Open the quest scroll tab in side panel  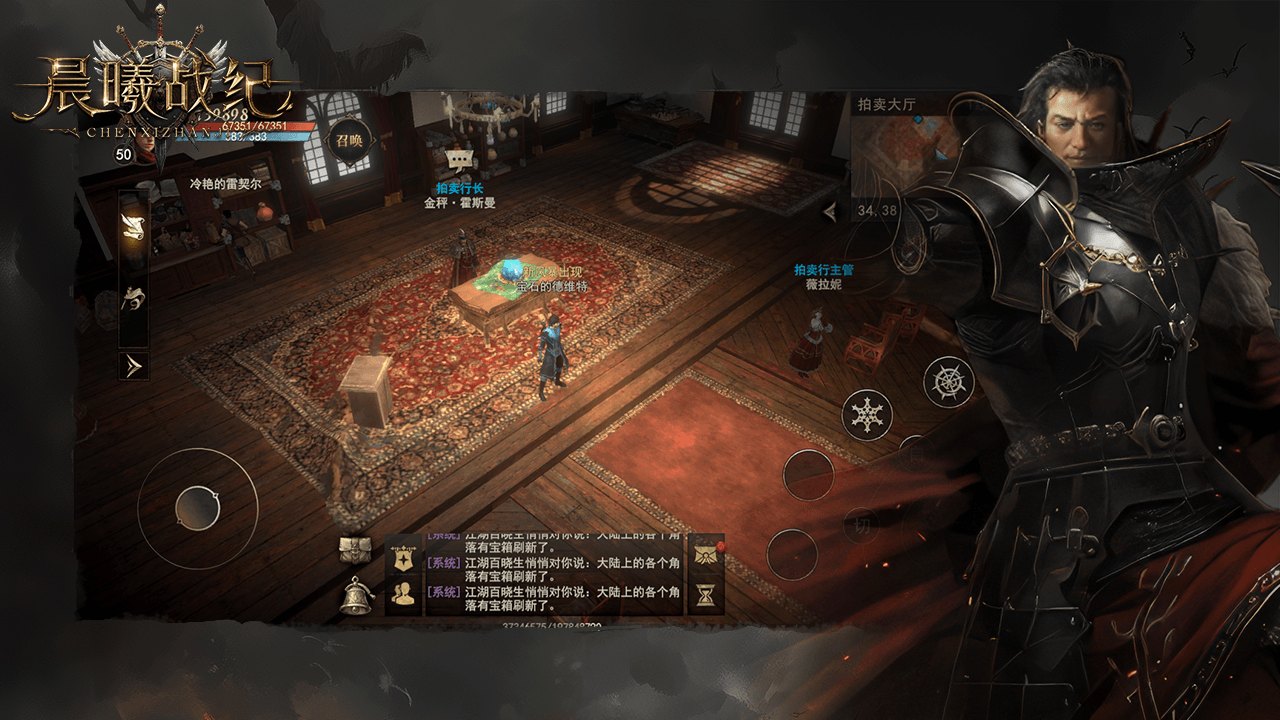133,226
